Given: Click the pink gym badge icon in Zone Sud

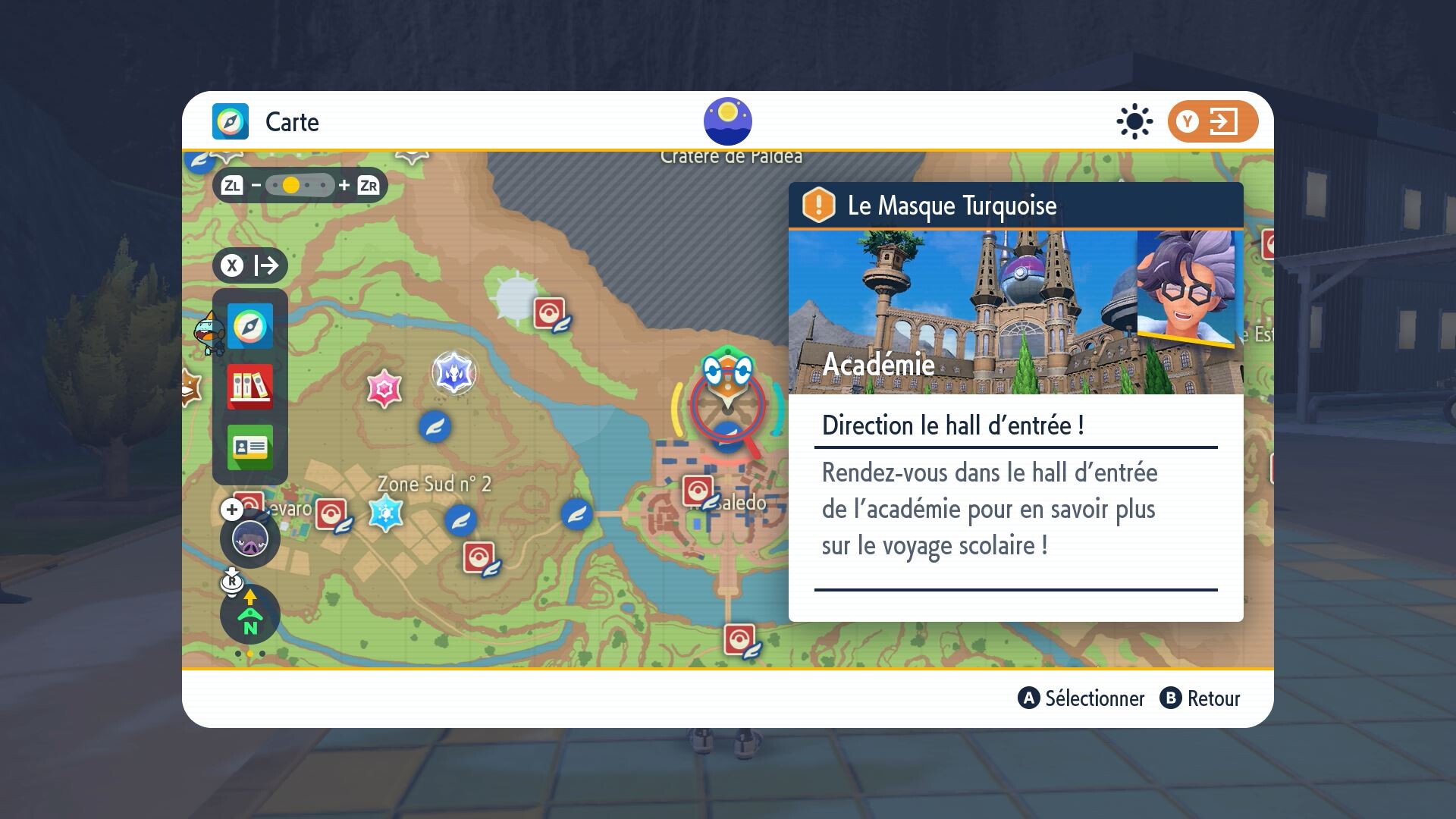Looking at the screenshot, I should (x=385, y=388).
